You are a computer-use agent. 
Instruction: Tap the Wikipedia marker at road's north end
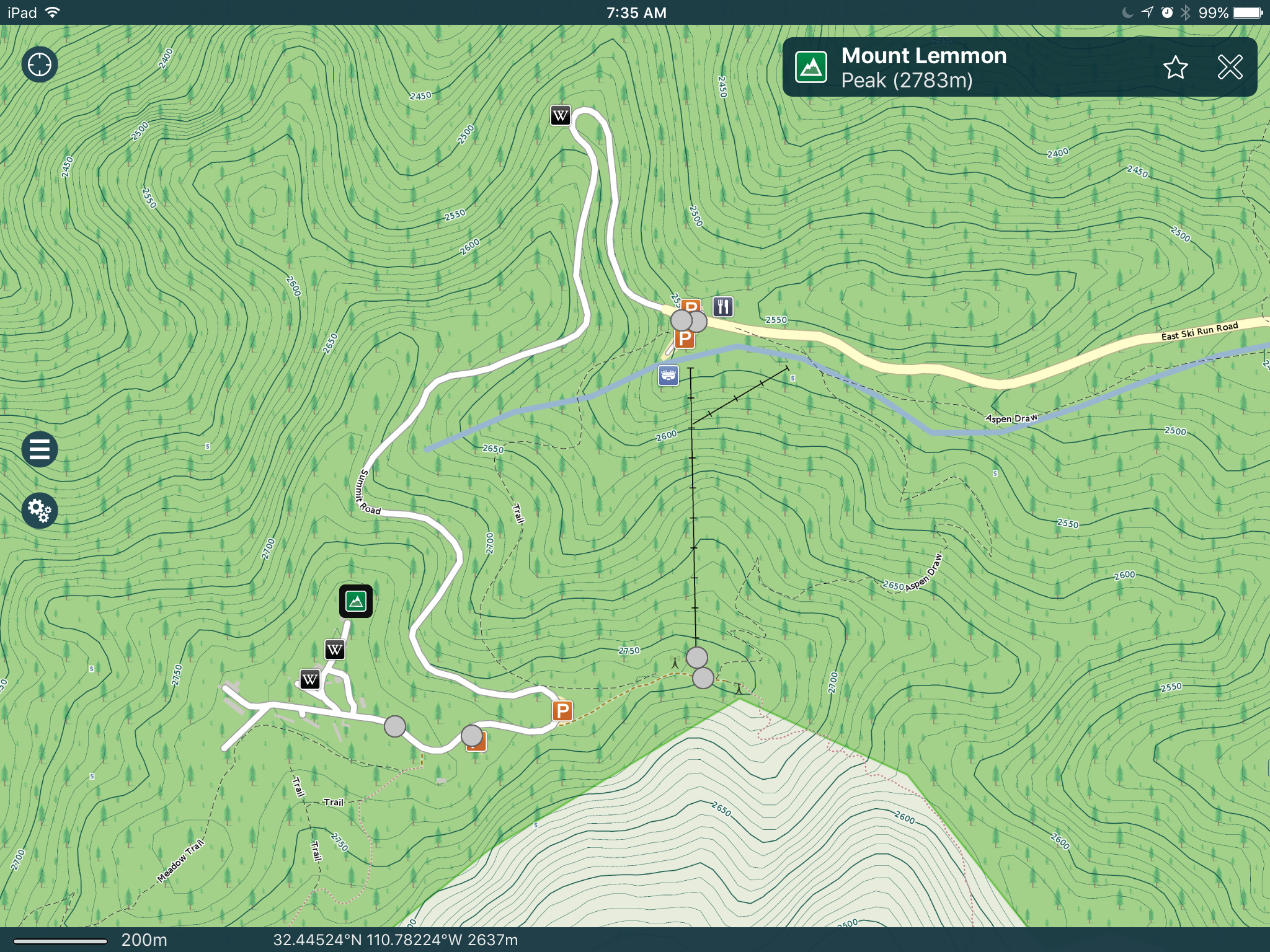coord(561,115)
